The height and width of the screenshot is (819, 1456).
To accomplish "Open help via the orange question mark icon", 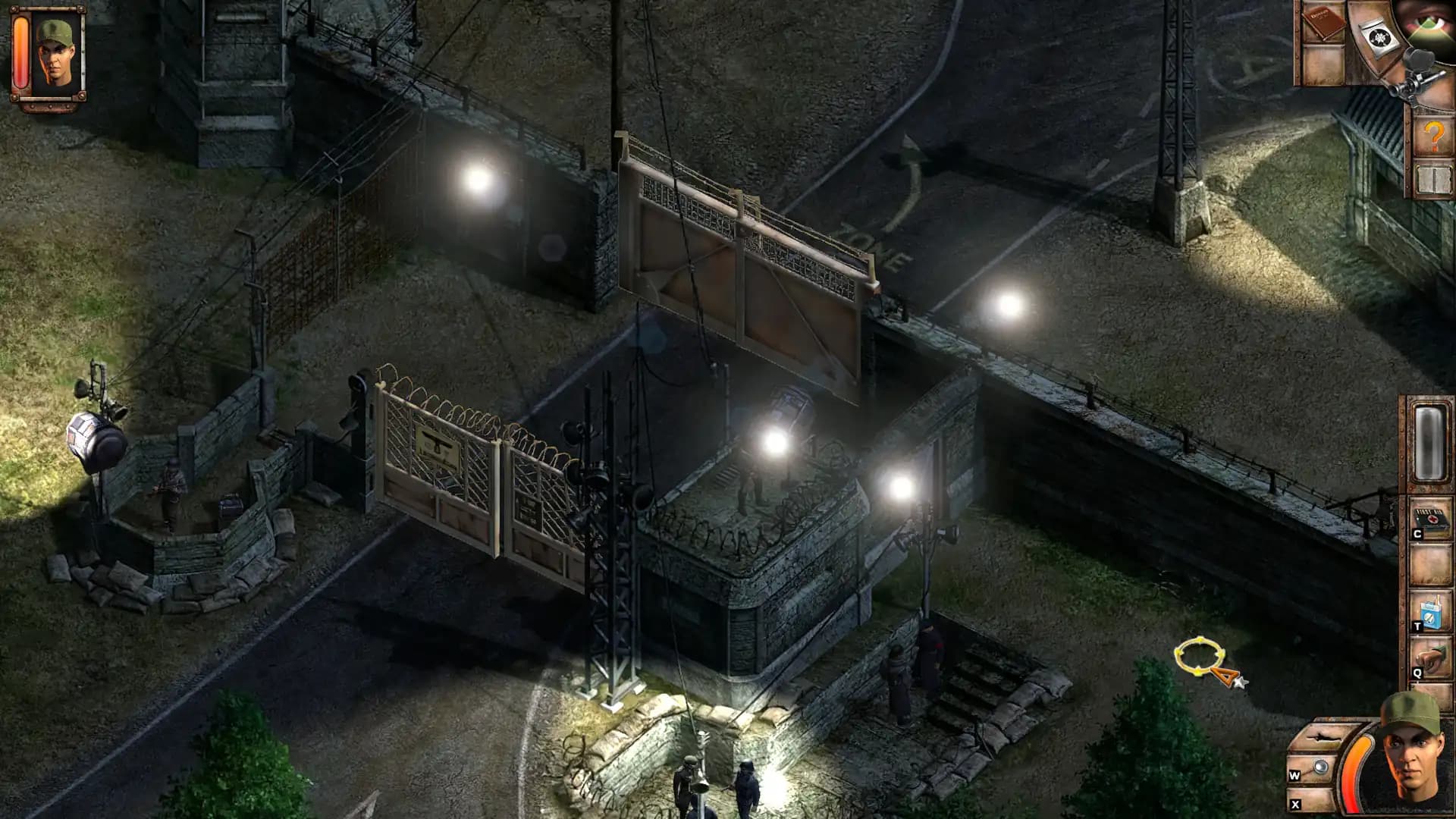I will [x=1433, y=135].
